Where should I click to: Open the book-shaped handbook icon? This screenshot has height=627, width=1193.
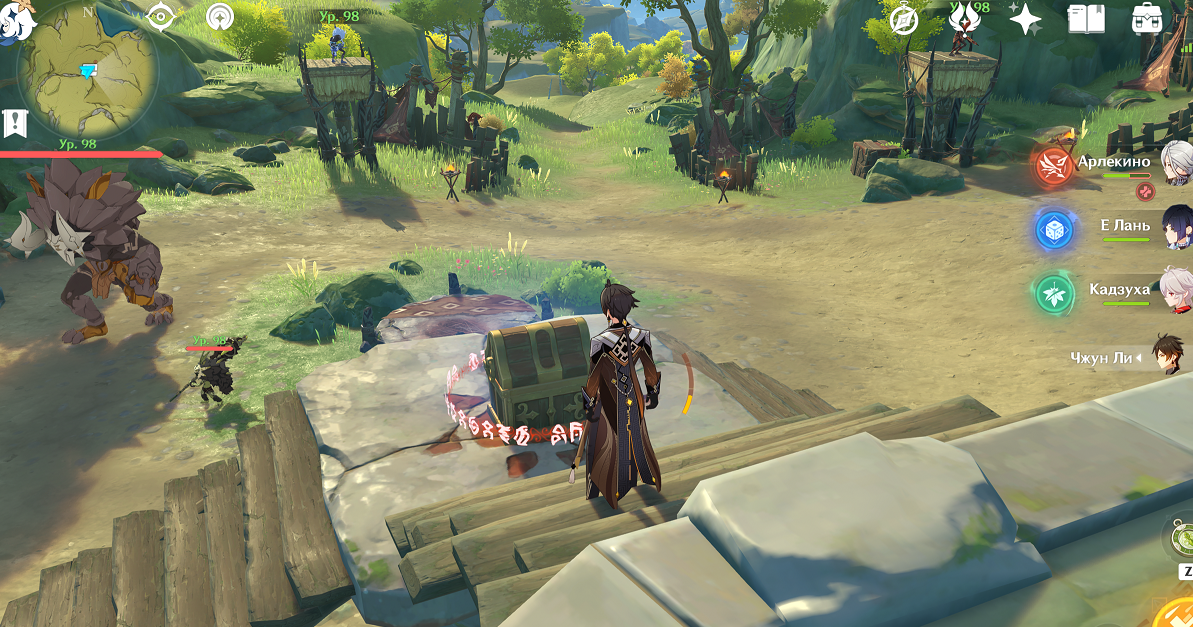1085,19
